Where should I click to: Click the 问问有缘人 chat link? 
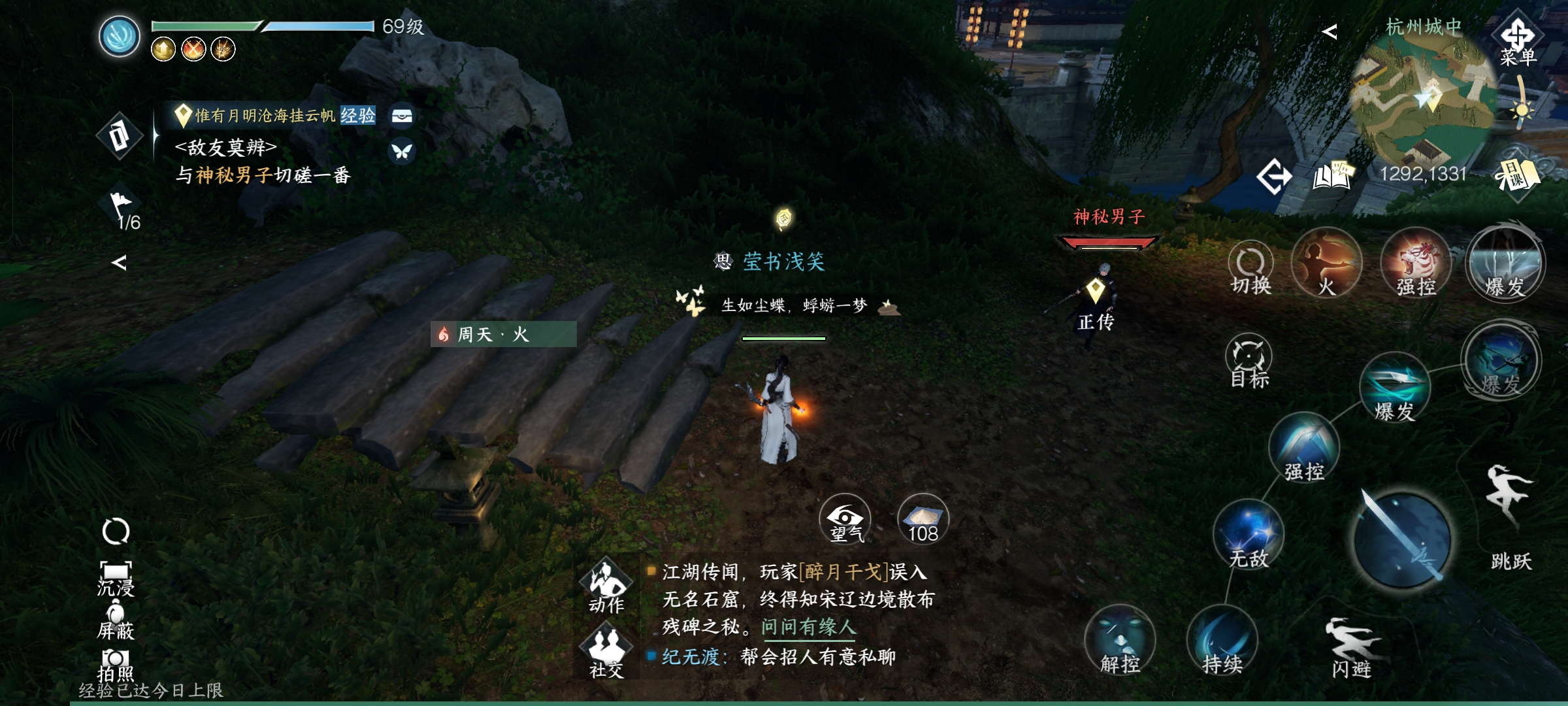808,627
